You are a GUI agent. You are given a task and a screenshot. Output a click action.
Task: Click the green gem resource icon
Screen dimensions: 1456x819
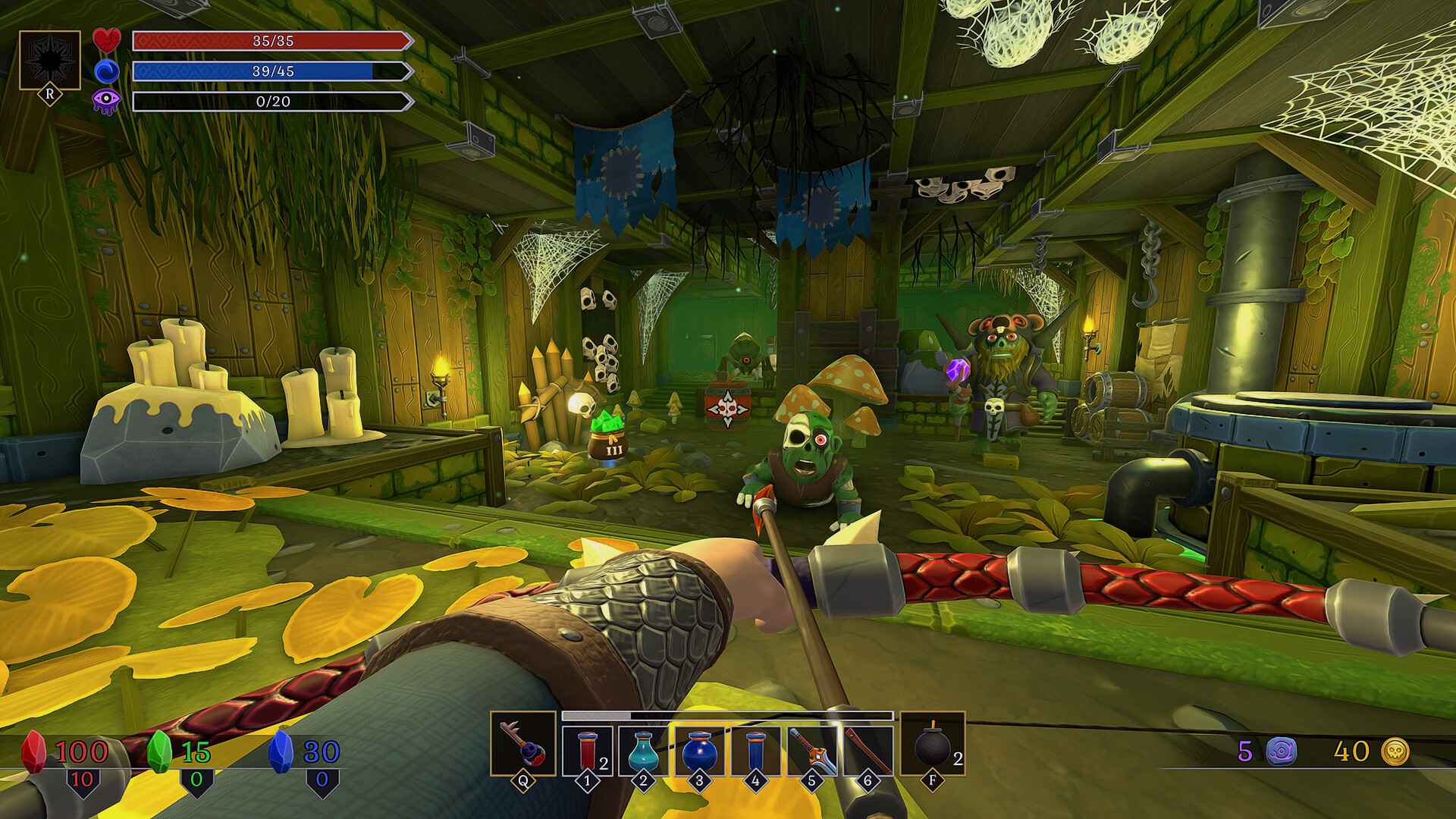coord(158,751)
